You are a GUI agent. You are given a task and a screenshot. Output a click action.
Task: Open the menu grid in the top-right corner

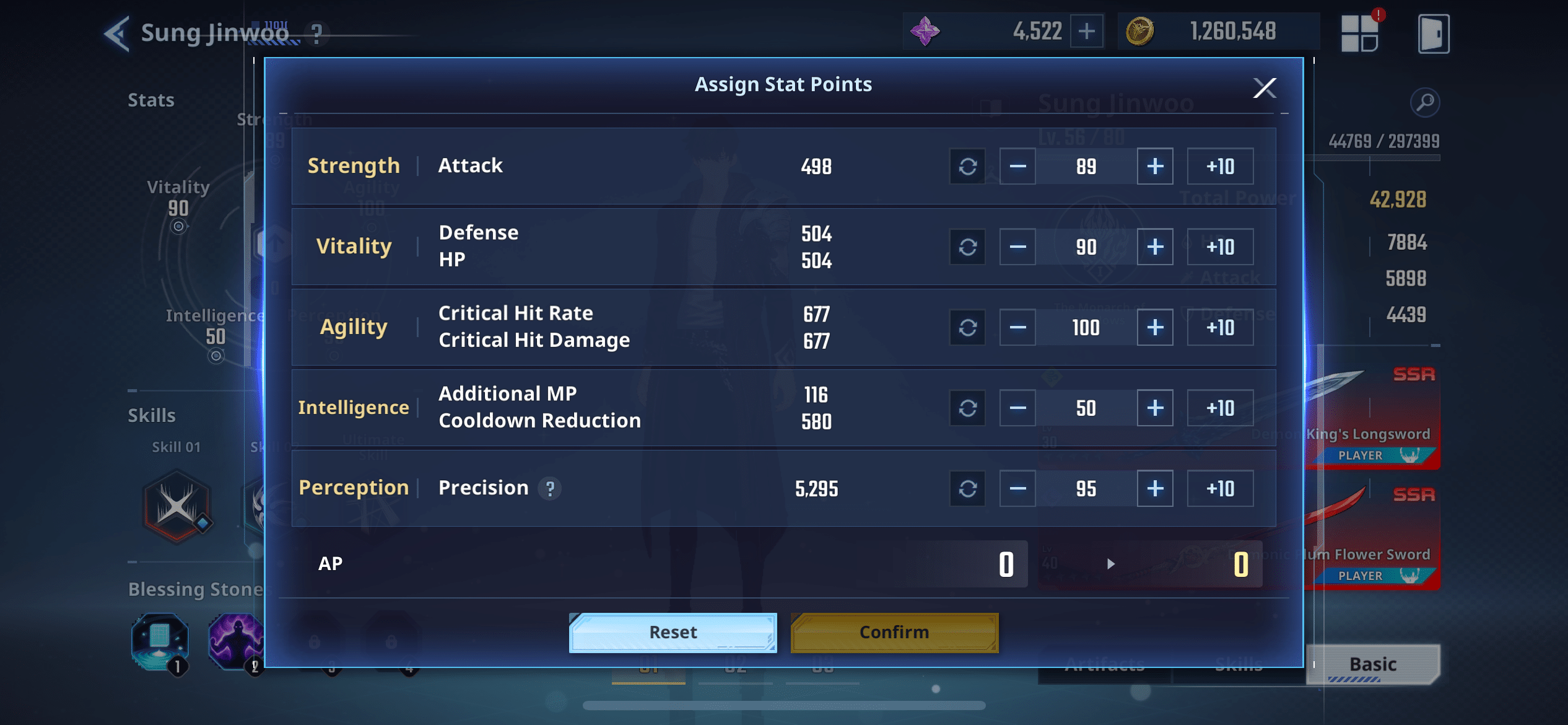point(1360,33)
